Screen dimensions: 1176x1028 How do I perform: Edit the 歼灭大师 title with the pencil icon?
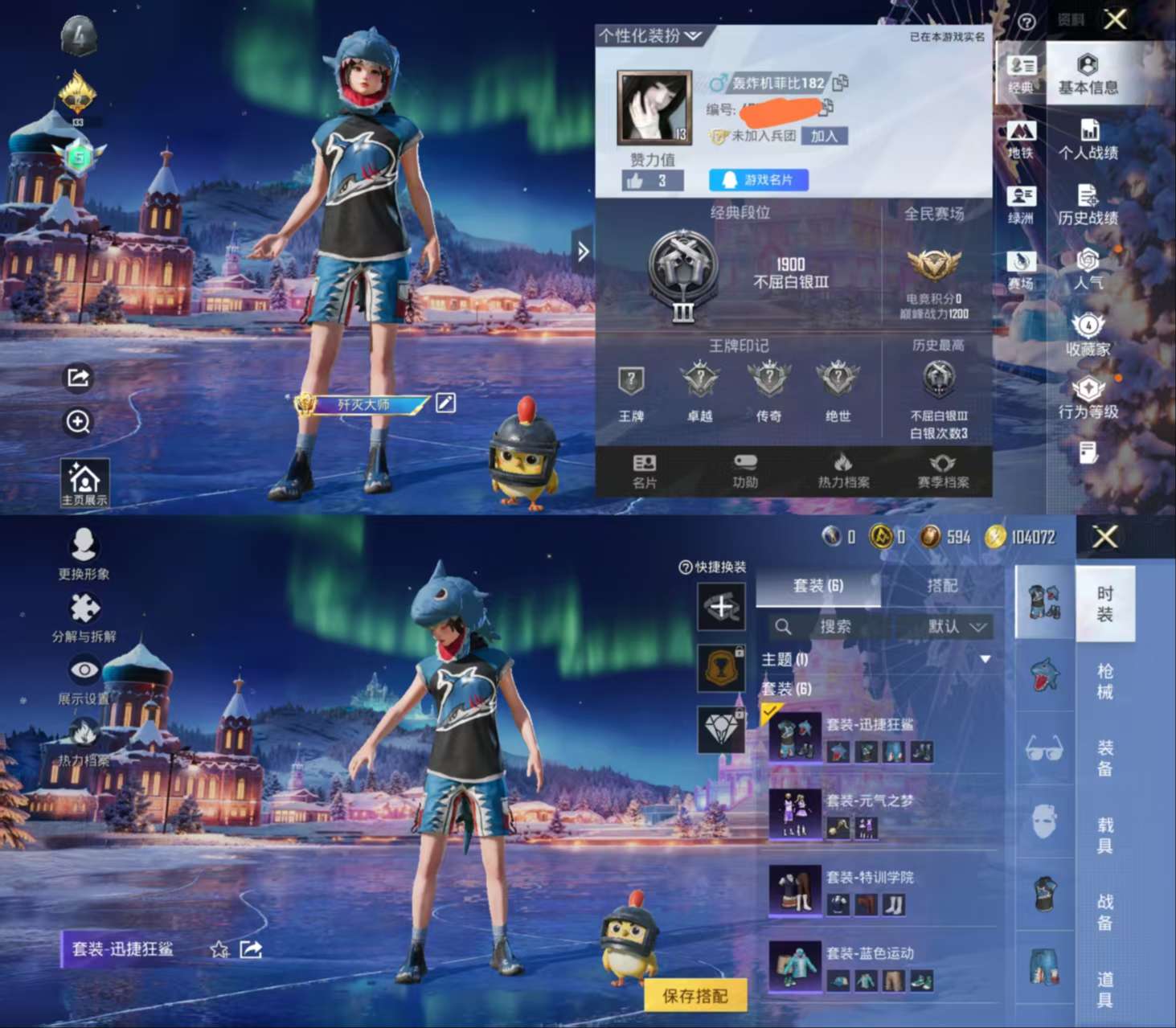pyautogui.click(x=446, y=402)
